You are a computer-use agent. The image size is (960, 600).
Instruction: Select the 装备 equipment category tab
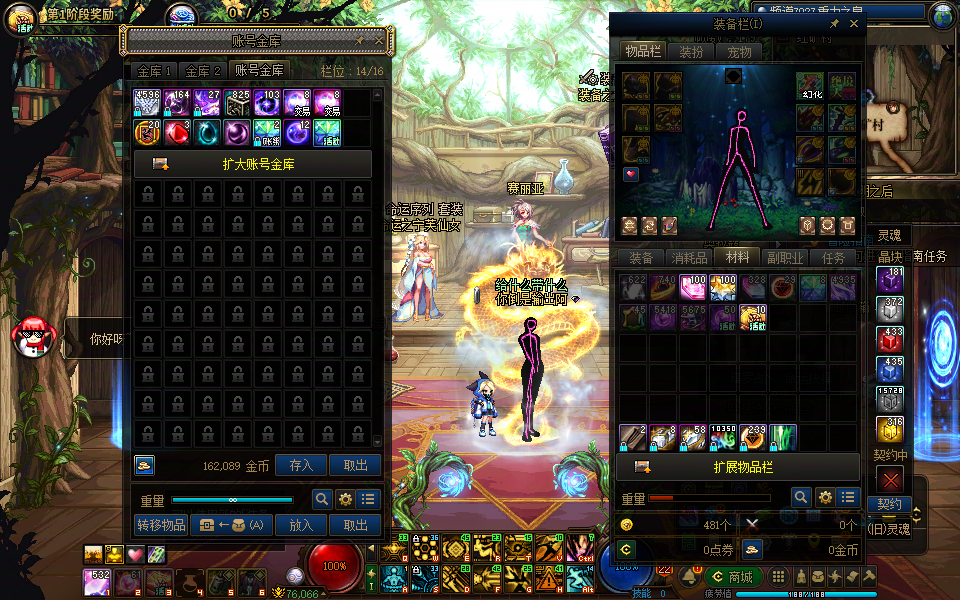[641, 258]
